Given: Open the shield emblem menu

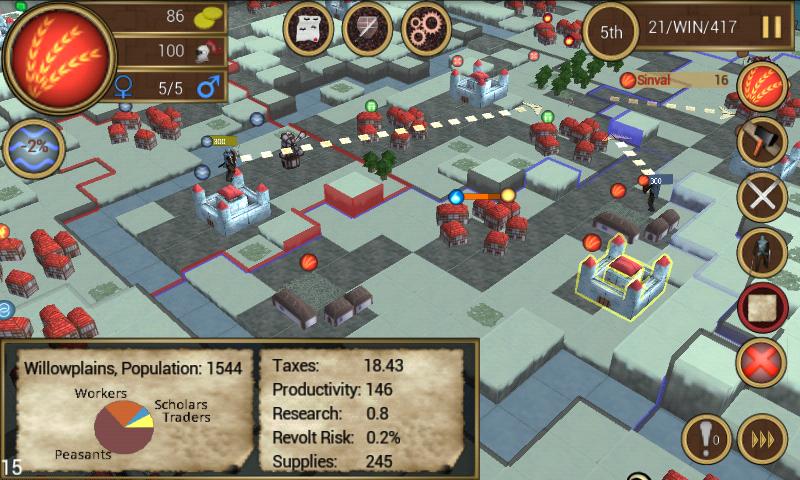Looking at the screenshot, I should click(x=367, y=28).
